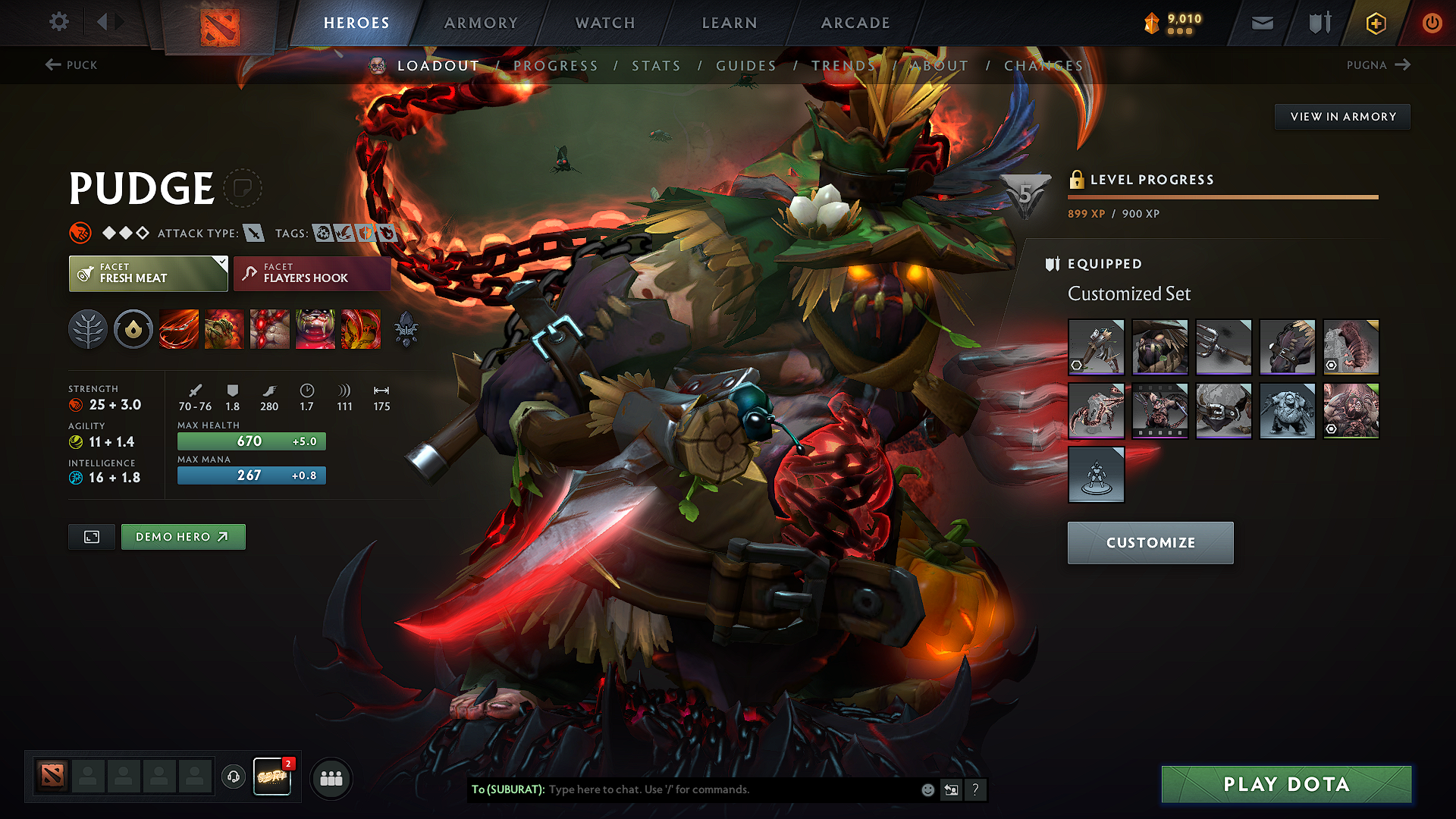Open the friends list icon bottom right
Viewport: 1456px width, 819px height.
pos(331,778)
